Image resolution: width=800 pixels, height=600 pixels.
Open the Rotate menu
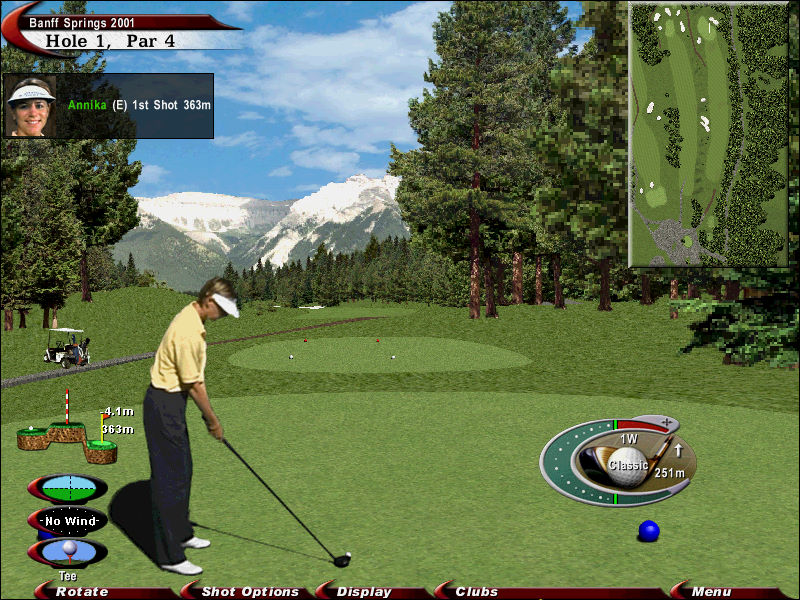pyautogui.click(x=82, y=592)
